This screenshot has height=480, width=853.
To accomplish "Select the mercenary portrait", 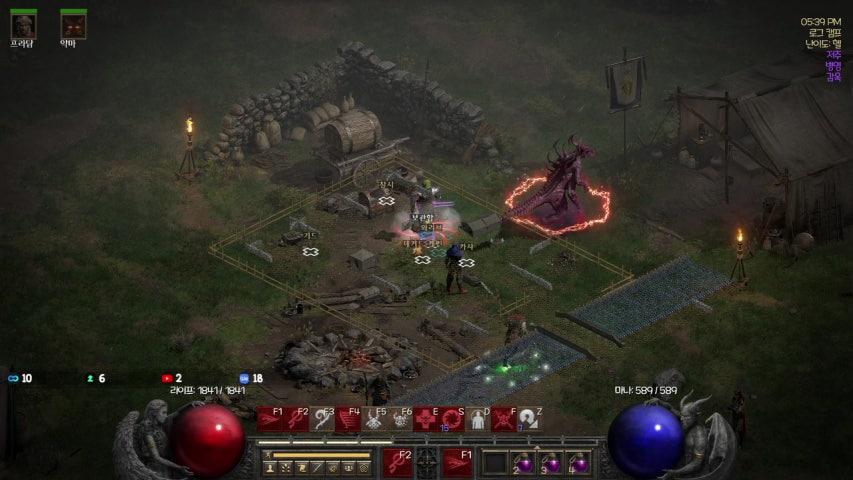I will tap(23, 24).
